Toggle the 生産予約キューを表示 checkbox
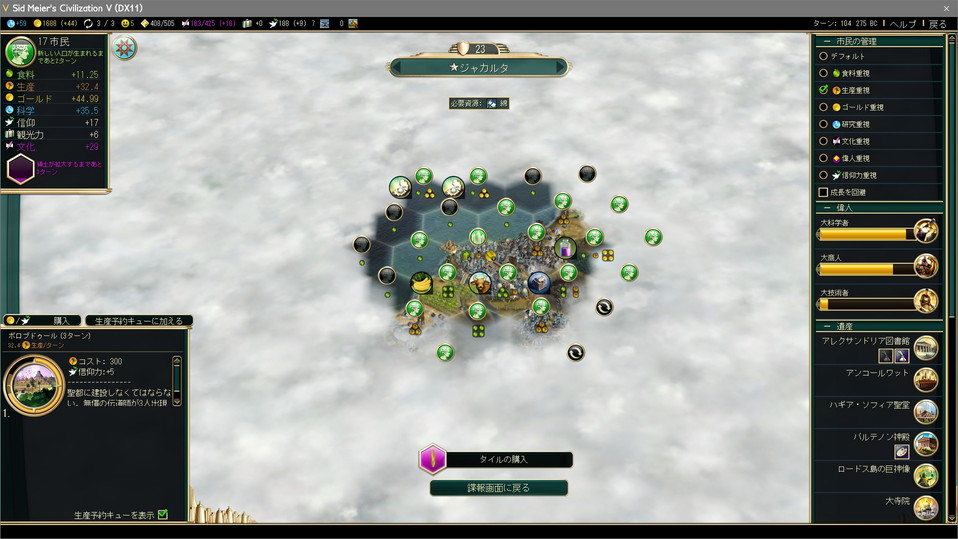The height and width of the screenshot is (539, 958). (163, 515)
